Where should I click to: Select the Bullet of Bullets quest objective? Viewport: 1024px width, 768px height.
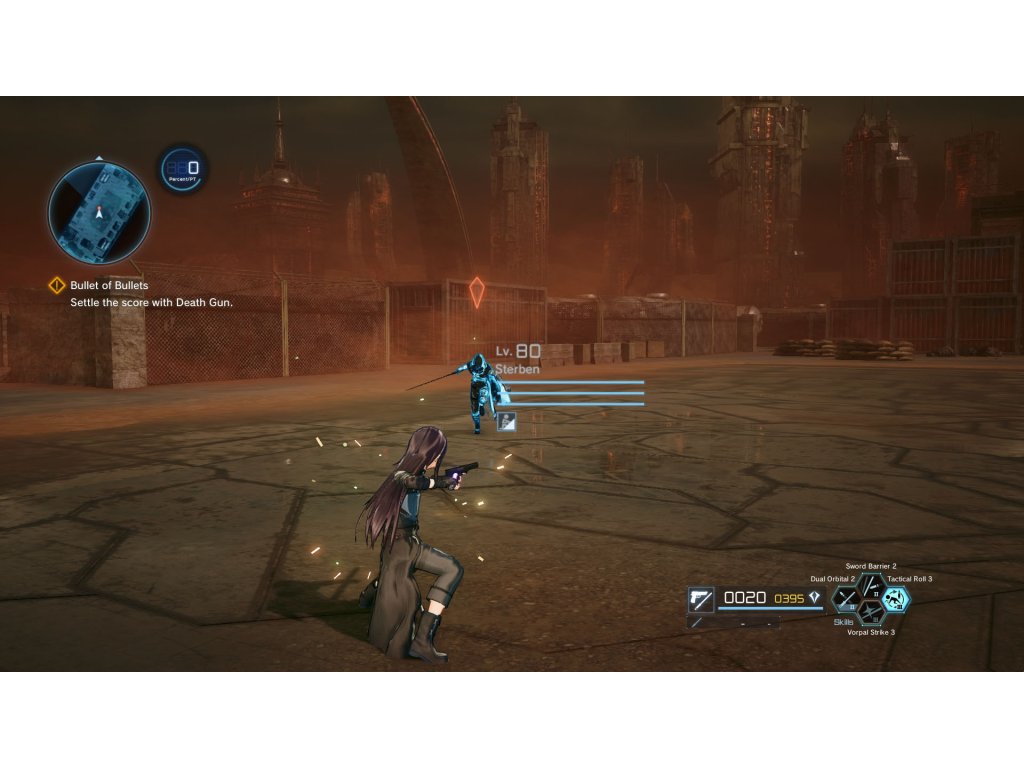click(109, 286)
